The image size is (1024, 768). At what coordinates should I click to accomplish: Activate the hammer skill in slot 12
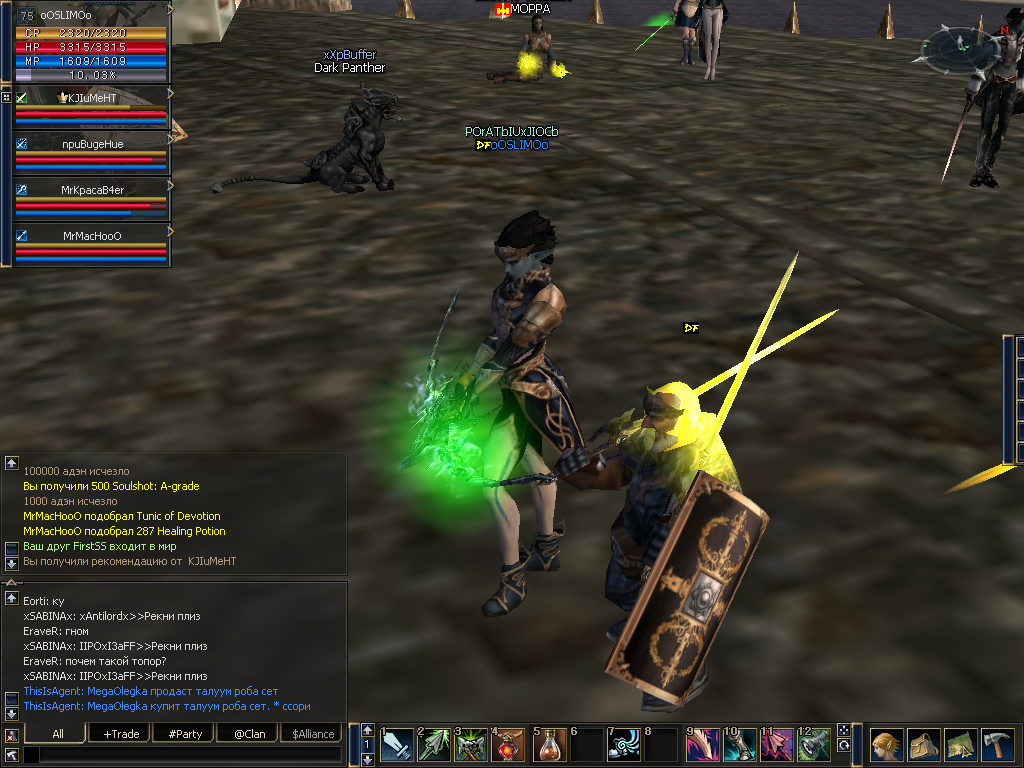coord(816,745)
